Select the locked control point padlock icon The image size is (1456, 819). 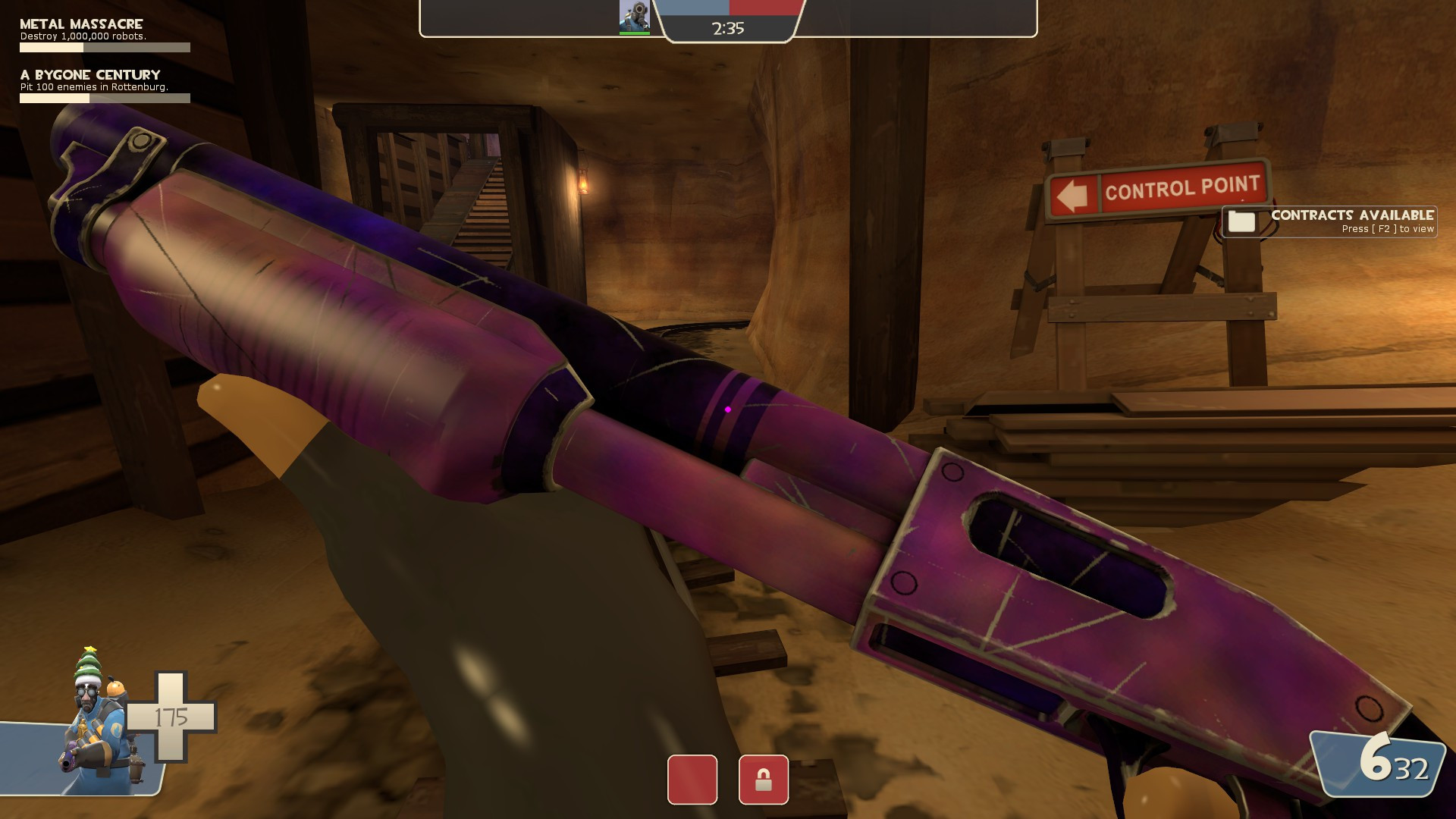click(x=764, y=780)
